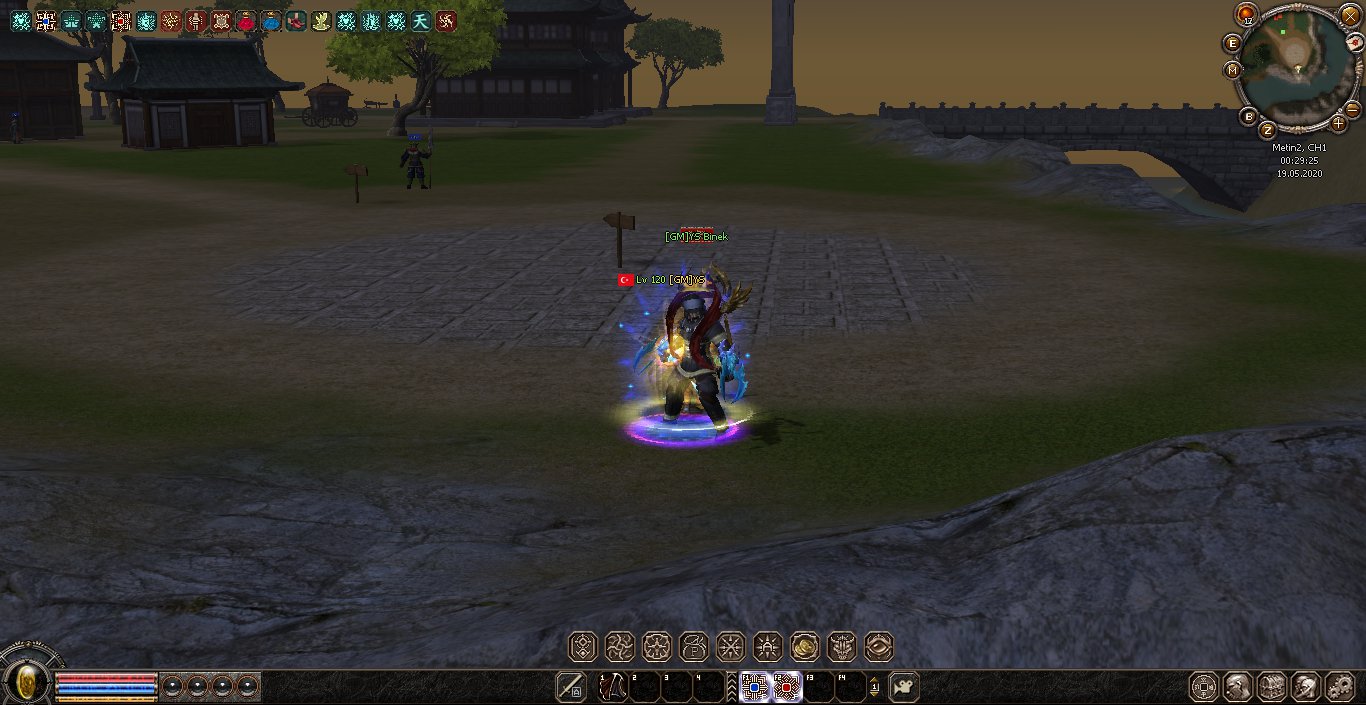1366x705 pixels.
Task: Click the minimap B button
Action: (x=1248, y=116)
